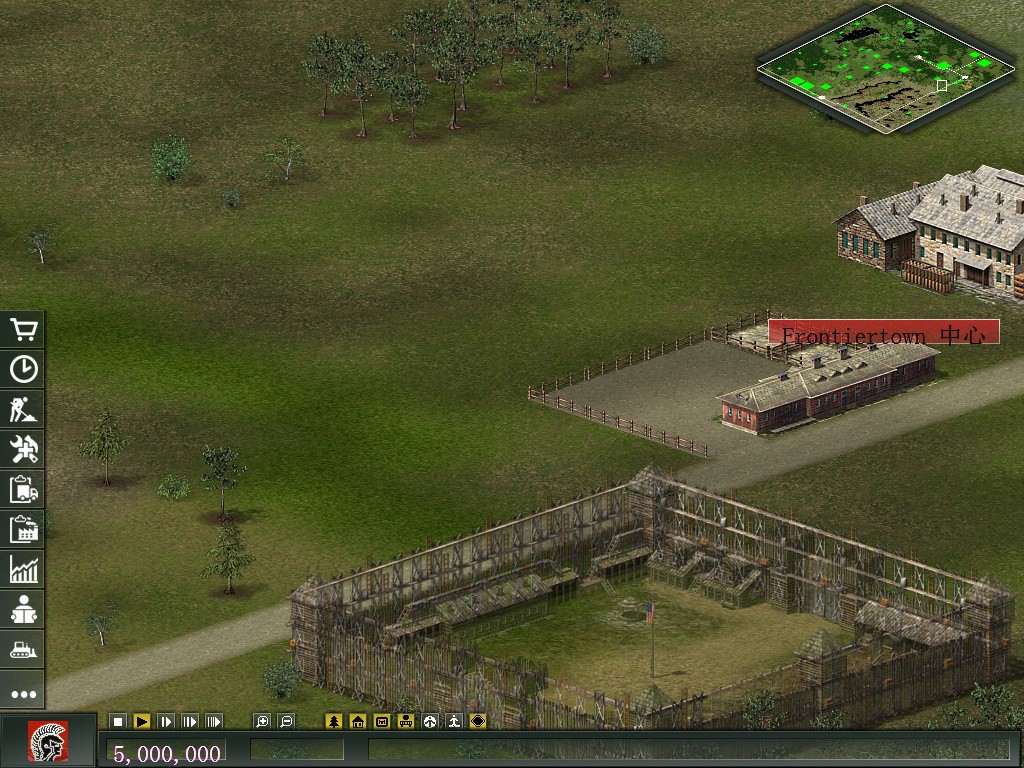Activate the bulldozer demolish tool

click(23, 650)
